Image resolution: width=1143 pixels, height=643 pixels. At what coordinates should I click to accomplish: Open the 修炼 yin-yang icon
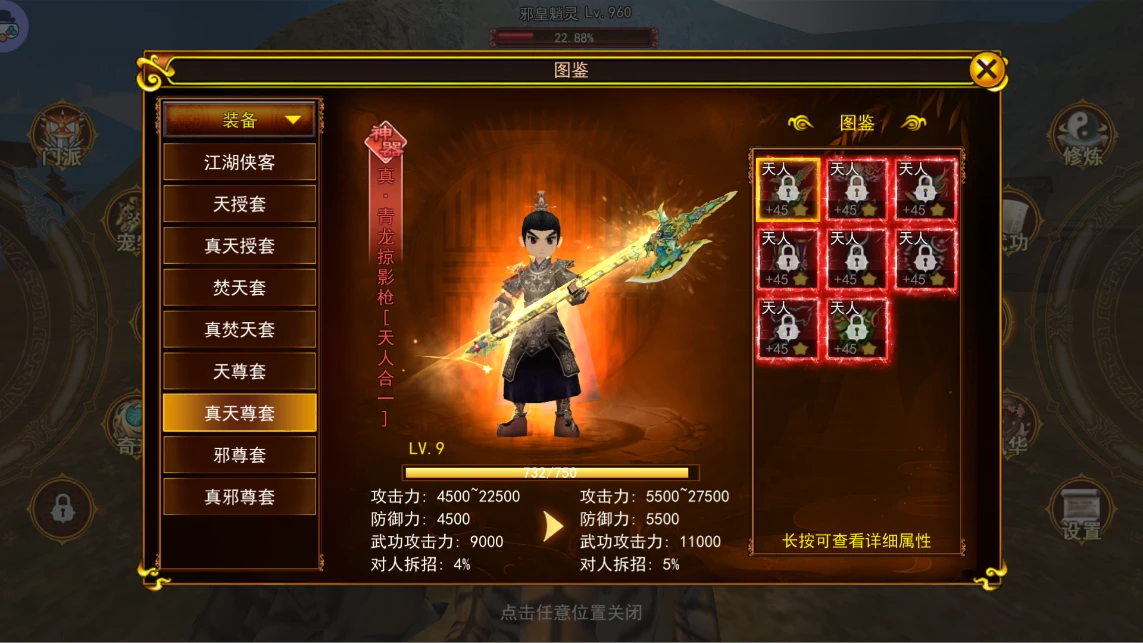(1081, 137)
